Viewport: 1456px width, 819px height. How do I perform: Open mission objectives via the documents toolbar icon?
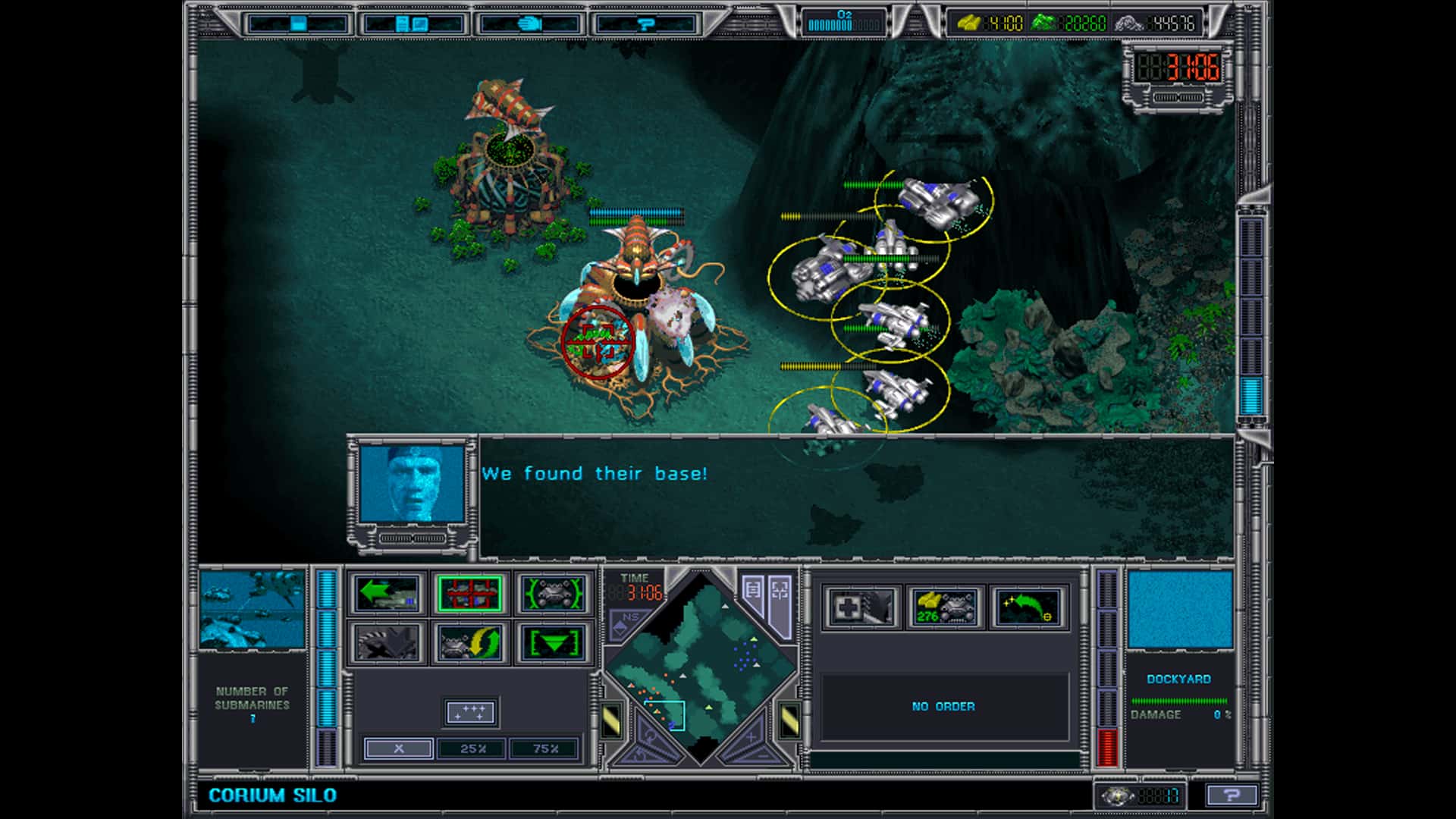[413, 24]
